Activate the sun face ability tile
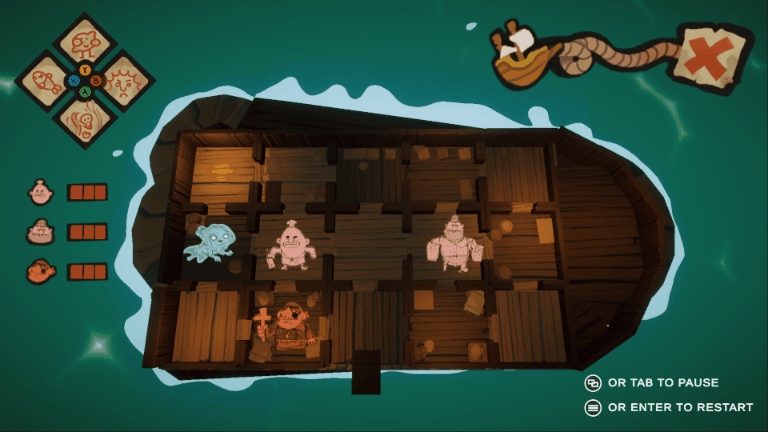Screen dimensions: 768x432 [x=124, y=78]
